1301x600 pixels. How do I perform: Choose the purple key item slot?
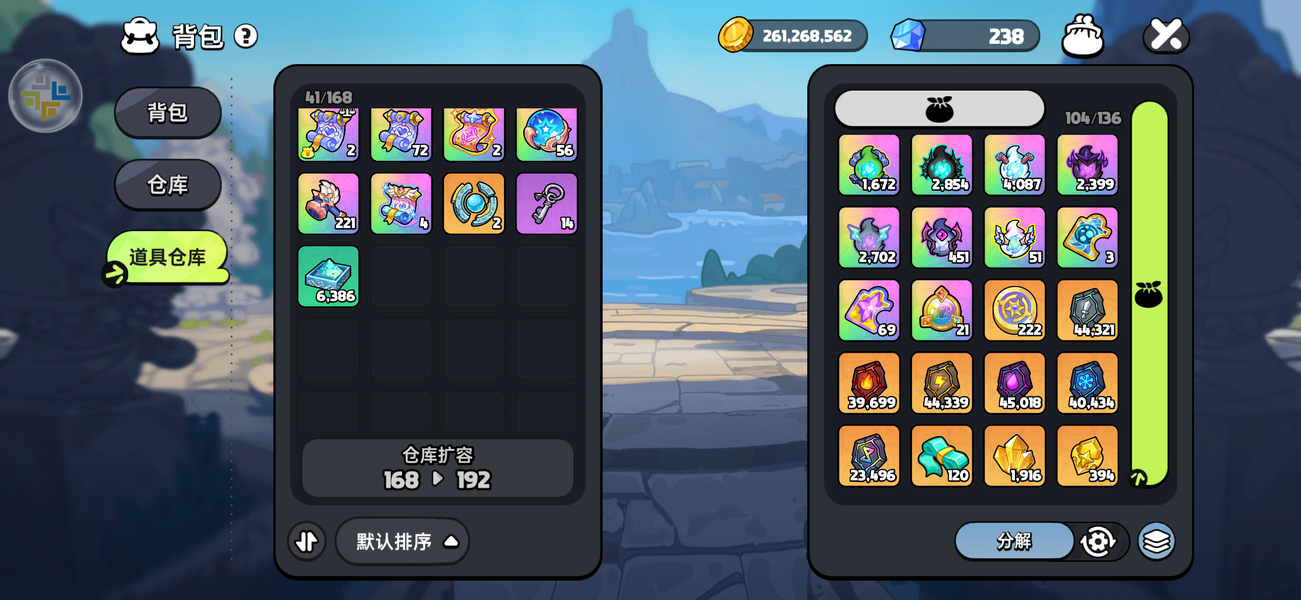pos(547,204)
